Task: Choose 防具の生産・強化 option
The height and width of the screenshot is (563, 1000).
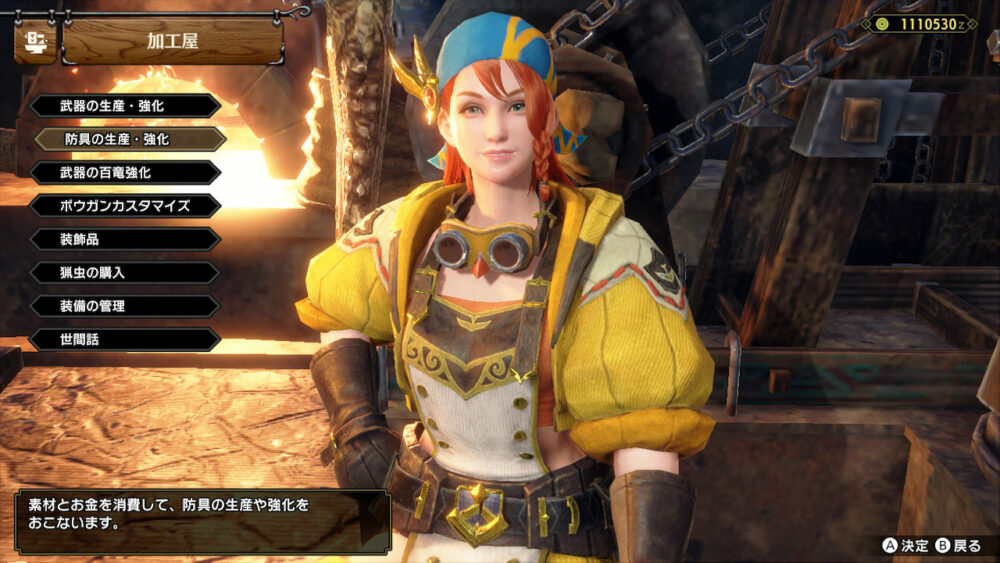Action: point(130,139)
